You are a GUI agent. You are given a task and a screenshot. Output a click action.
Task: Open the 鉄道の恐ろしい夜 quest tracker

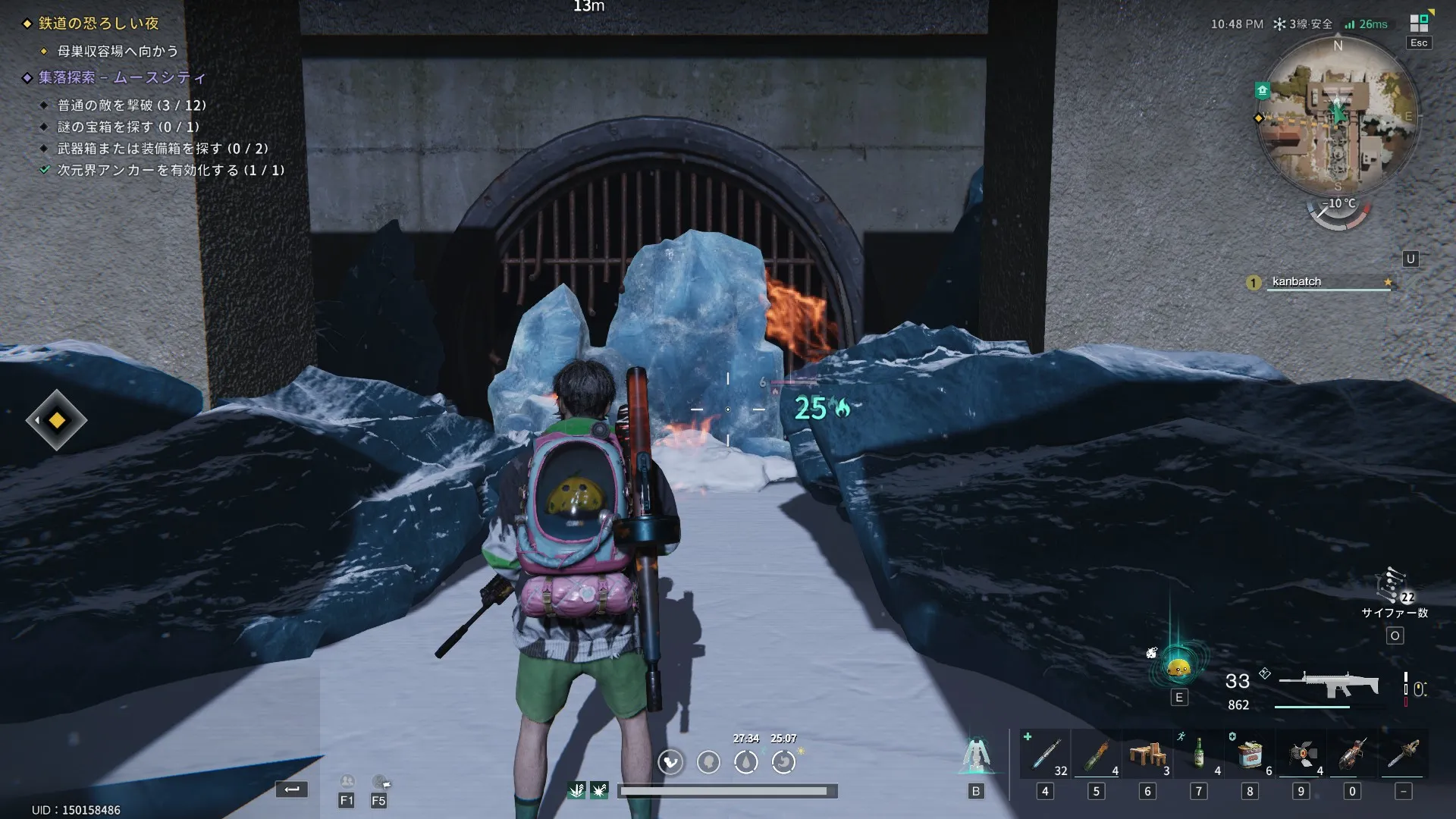[99, 24]
